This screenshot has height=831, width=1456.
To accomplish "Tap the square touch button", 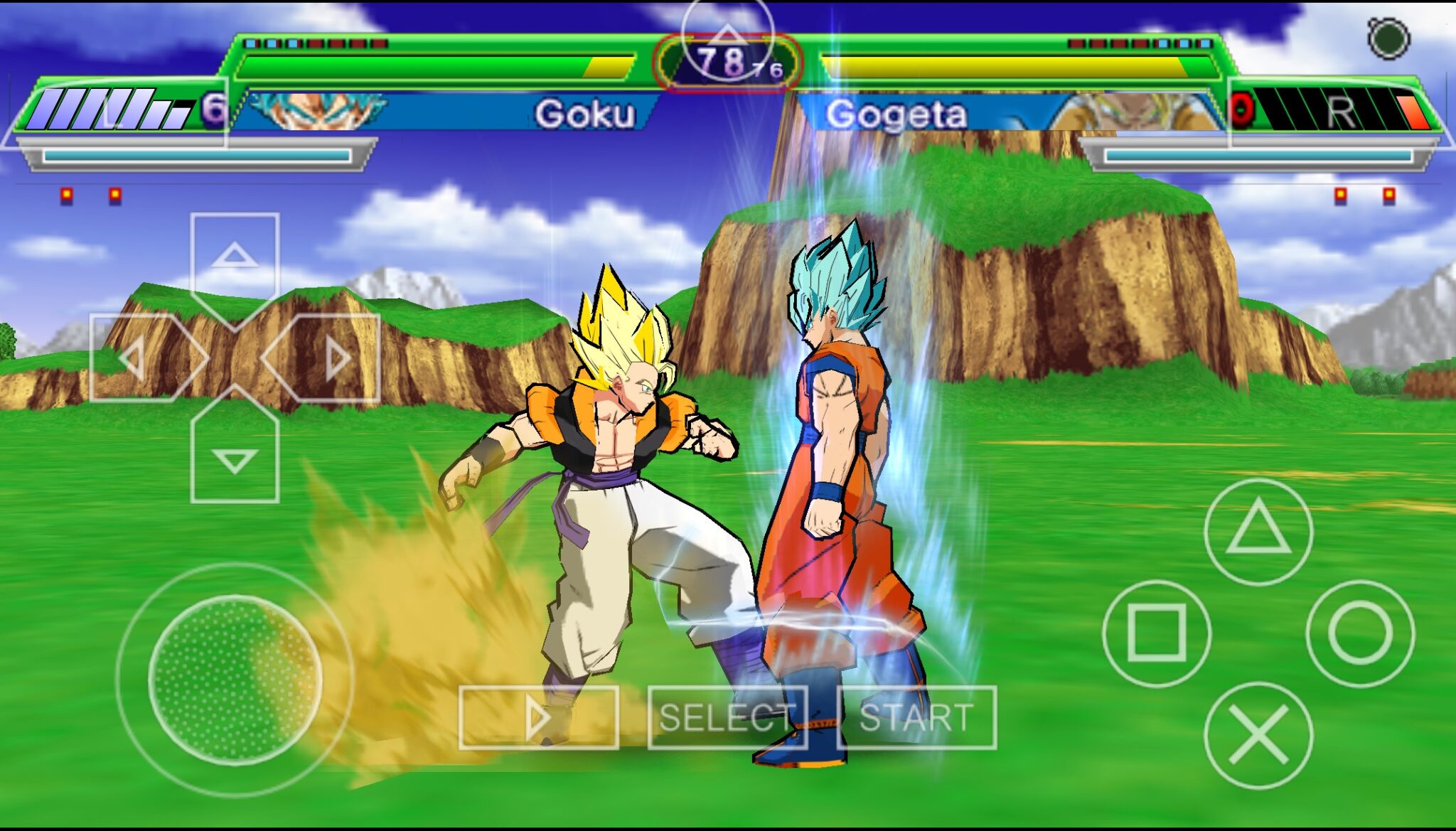I will (1157, 633).
